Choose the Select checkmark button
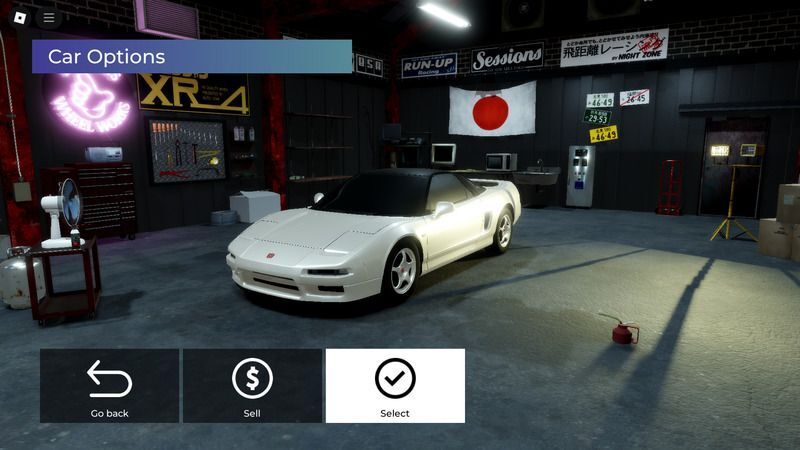Image resolution: width=800 pixels, height=450 pixels. [395, 386]
